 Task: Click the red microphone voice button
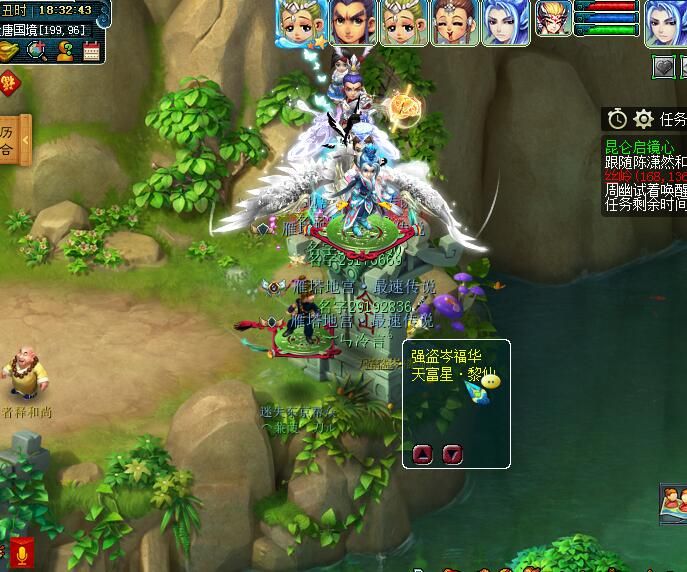(x=21, y=552)
